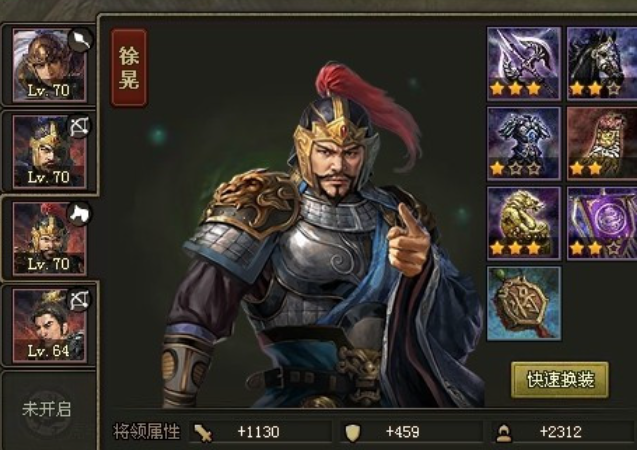Select the Lv. 70 cavalry general portrait
This screenshot has width=637, height=450.
pos(48,238)
